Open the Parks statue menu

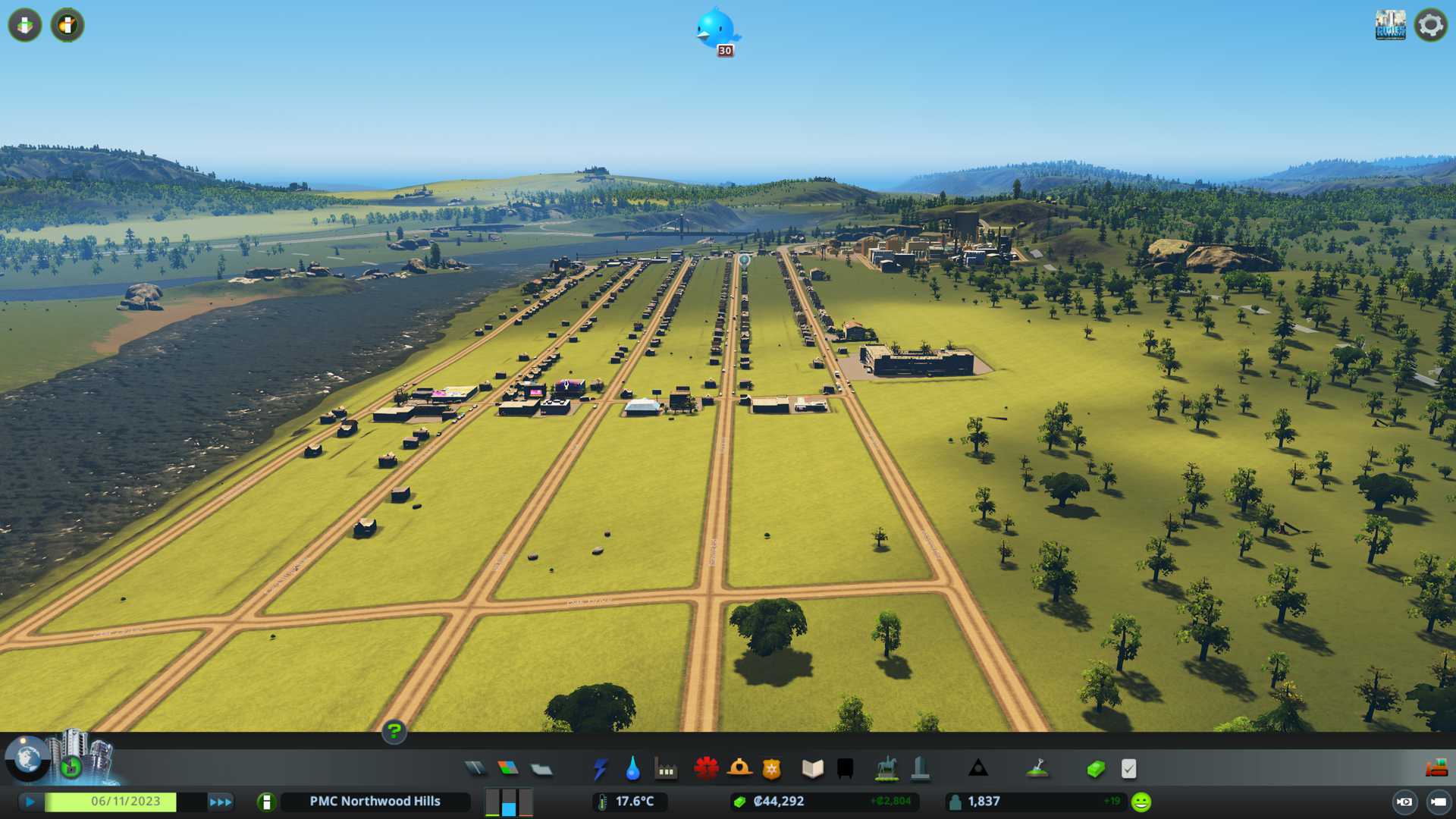click(886, 769)
